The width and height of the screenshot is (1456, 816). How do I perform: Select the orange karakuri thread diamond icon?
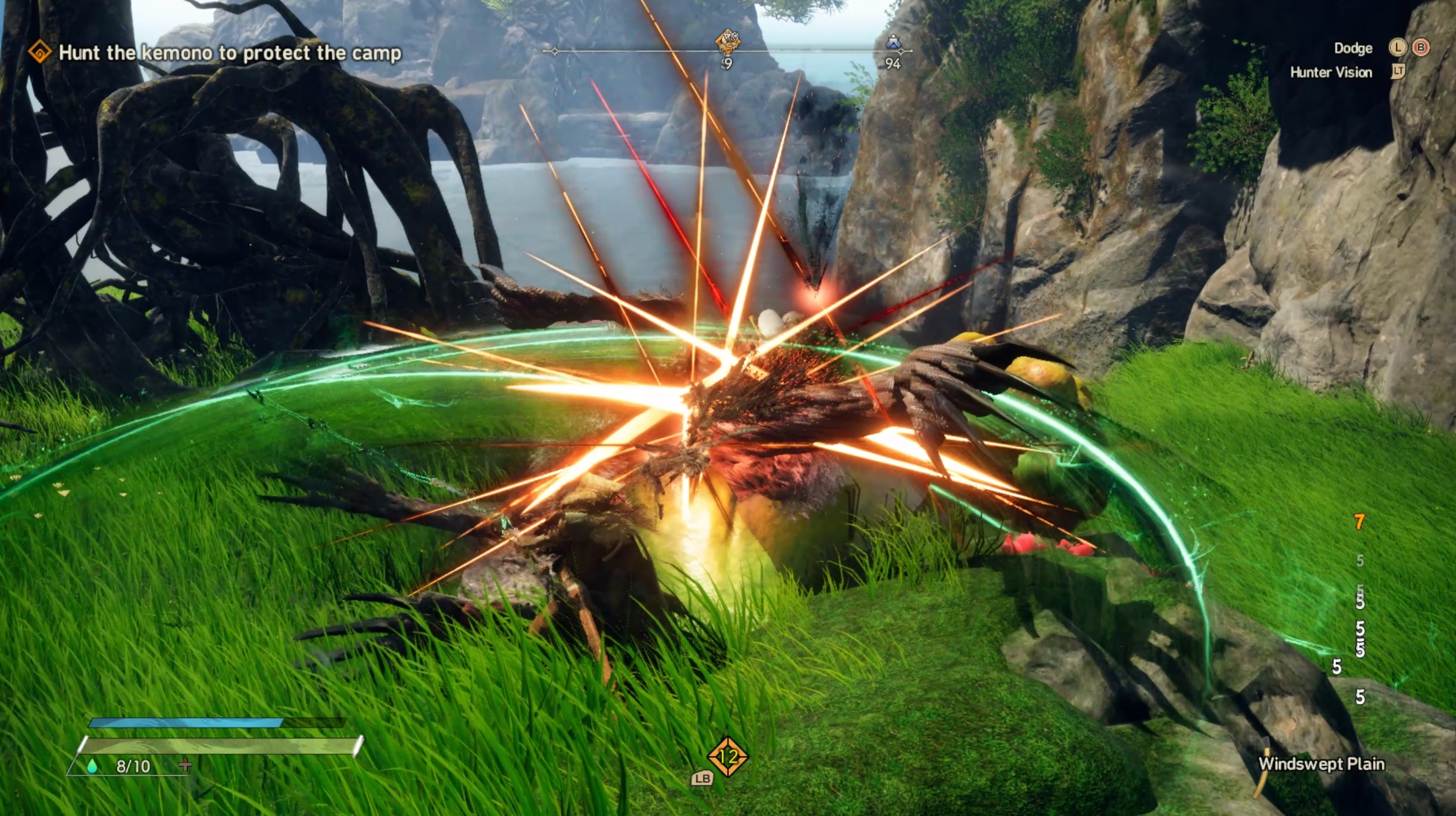(x=727, y=758)
